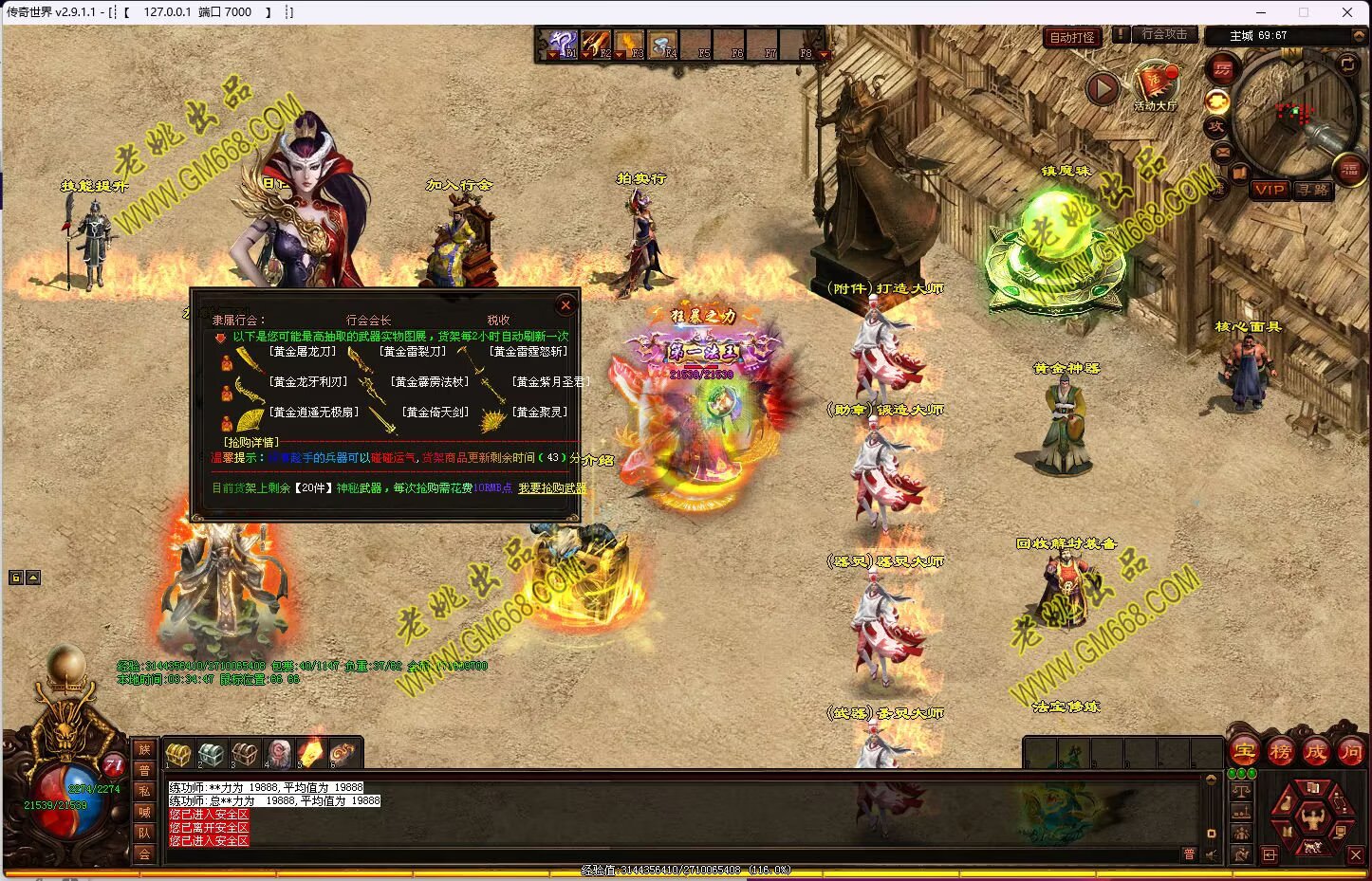Close the game window
1372x881 pixels.
pyautogui.click(x=1347, y=12)
